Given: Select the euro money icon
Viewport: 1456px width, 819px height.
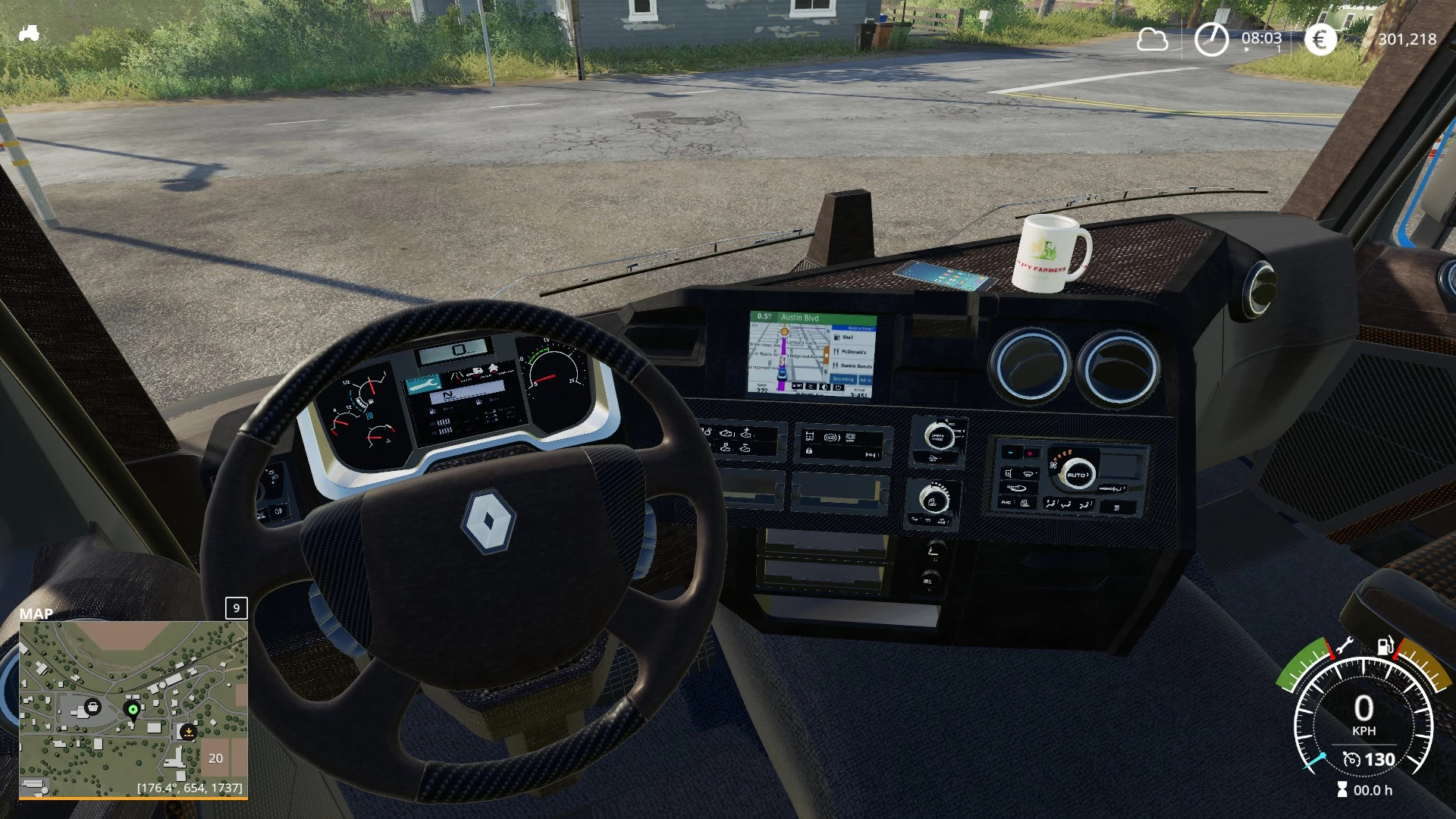Looking at the screenshot, I should 1320,39.
